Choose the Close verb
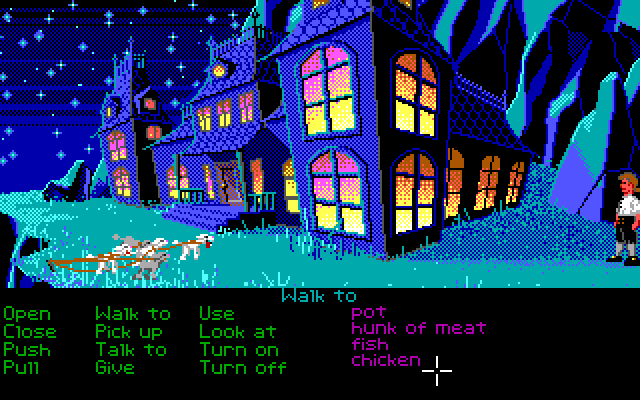This screenshot has height=400, width=640. 30,331
